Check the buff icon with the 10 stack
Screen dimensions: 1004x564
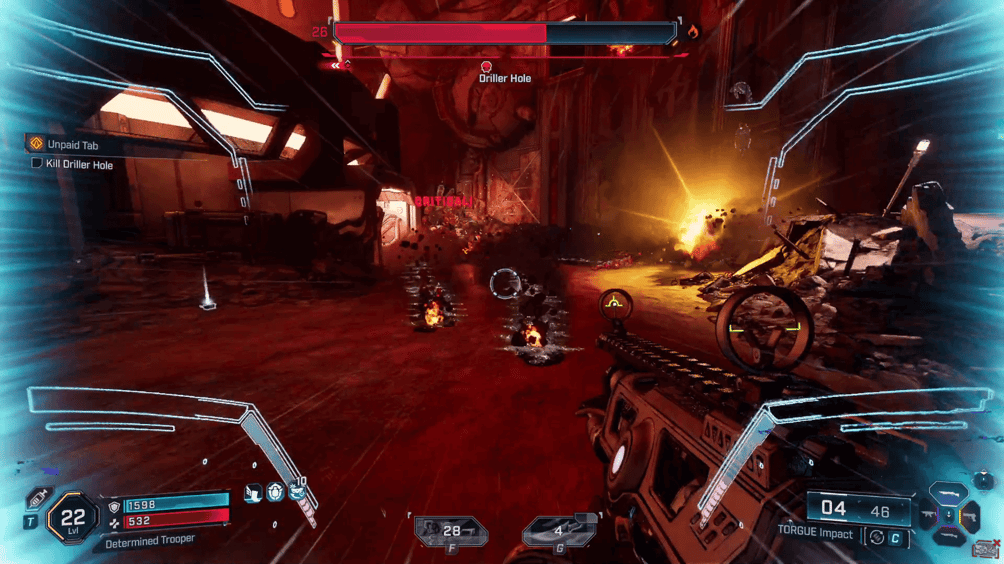click(297, 491)
